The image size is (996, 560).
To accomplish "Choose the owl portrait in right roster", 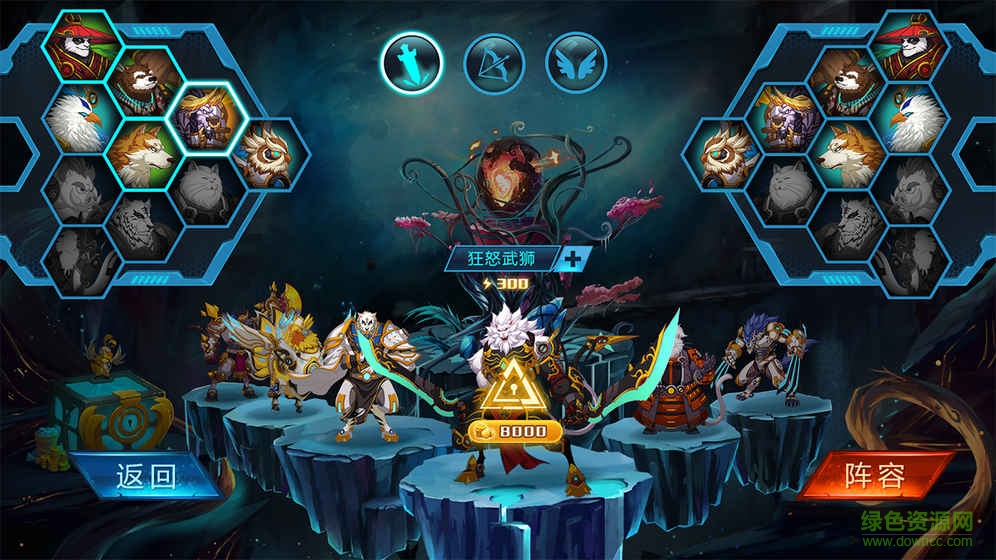I will click(725, 155).
